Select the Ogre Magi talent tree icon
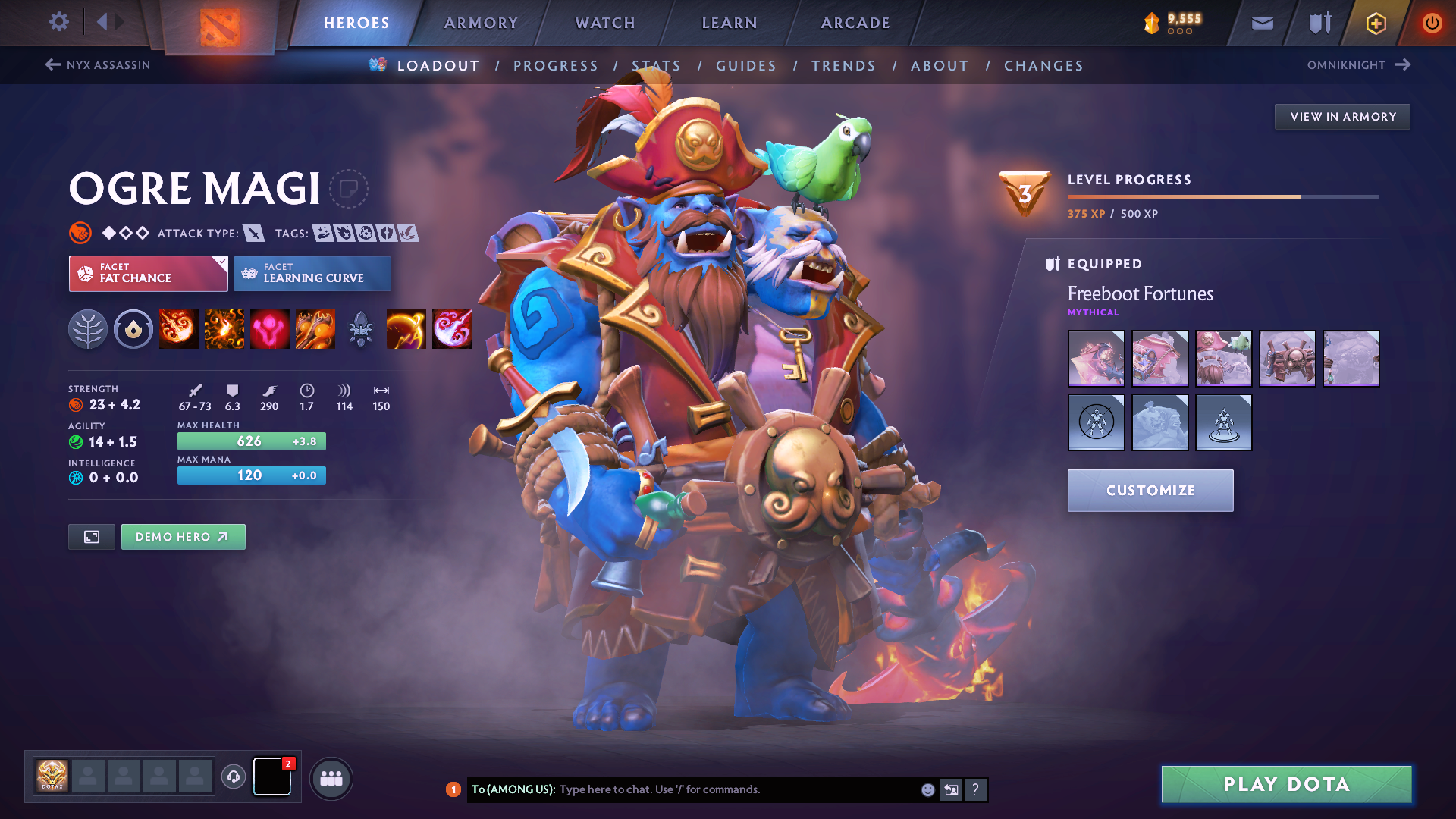This screenshot has width=1456, height=819. tap(88, 328)
